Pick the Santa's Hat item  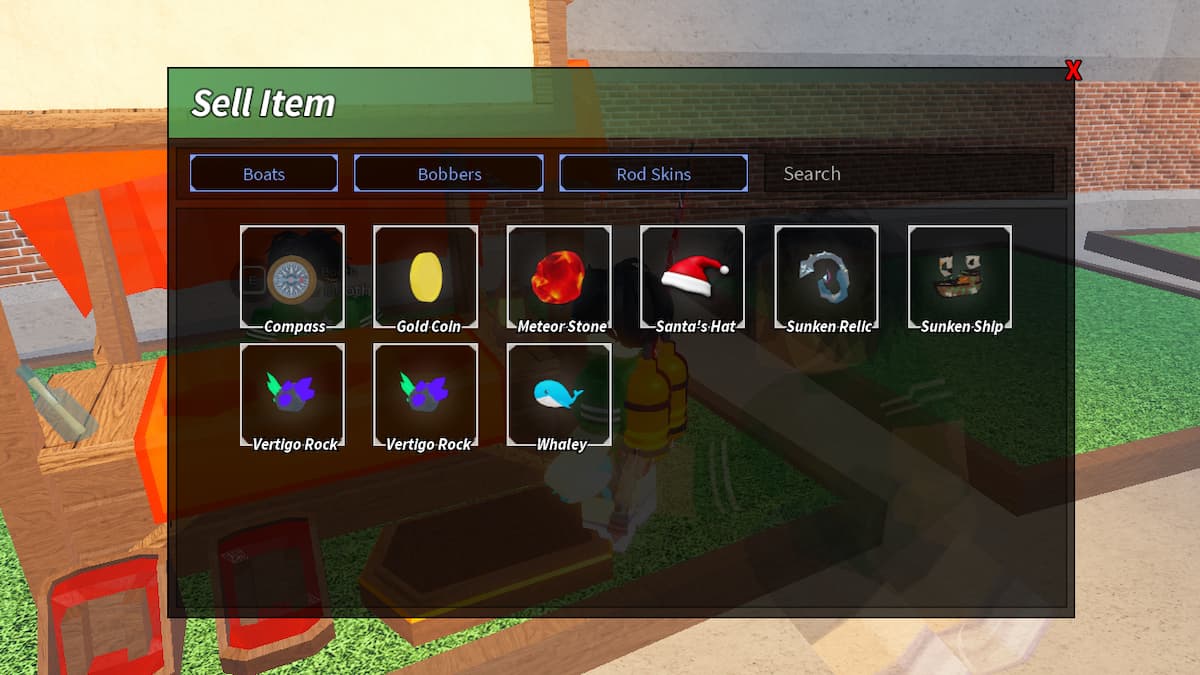coord(693,278)
